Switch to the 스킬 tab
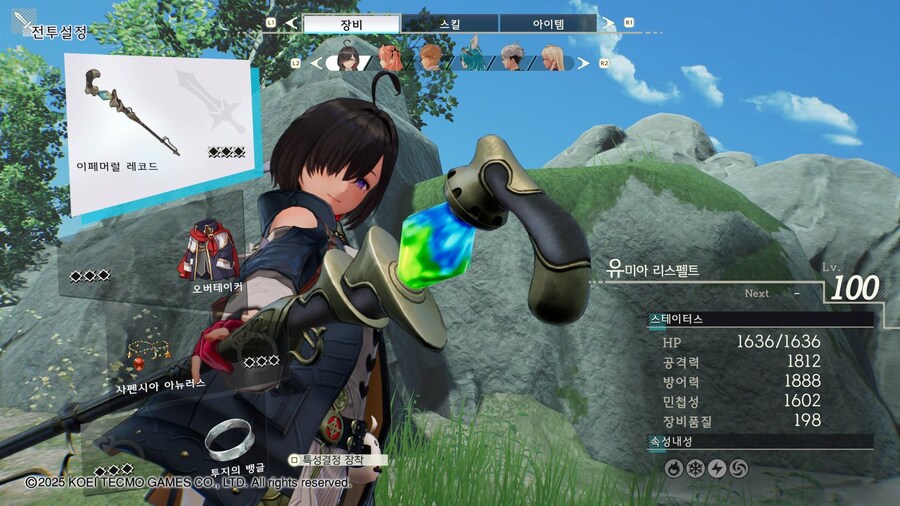 [x=450, y=23]
